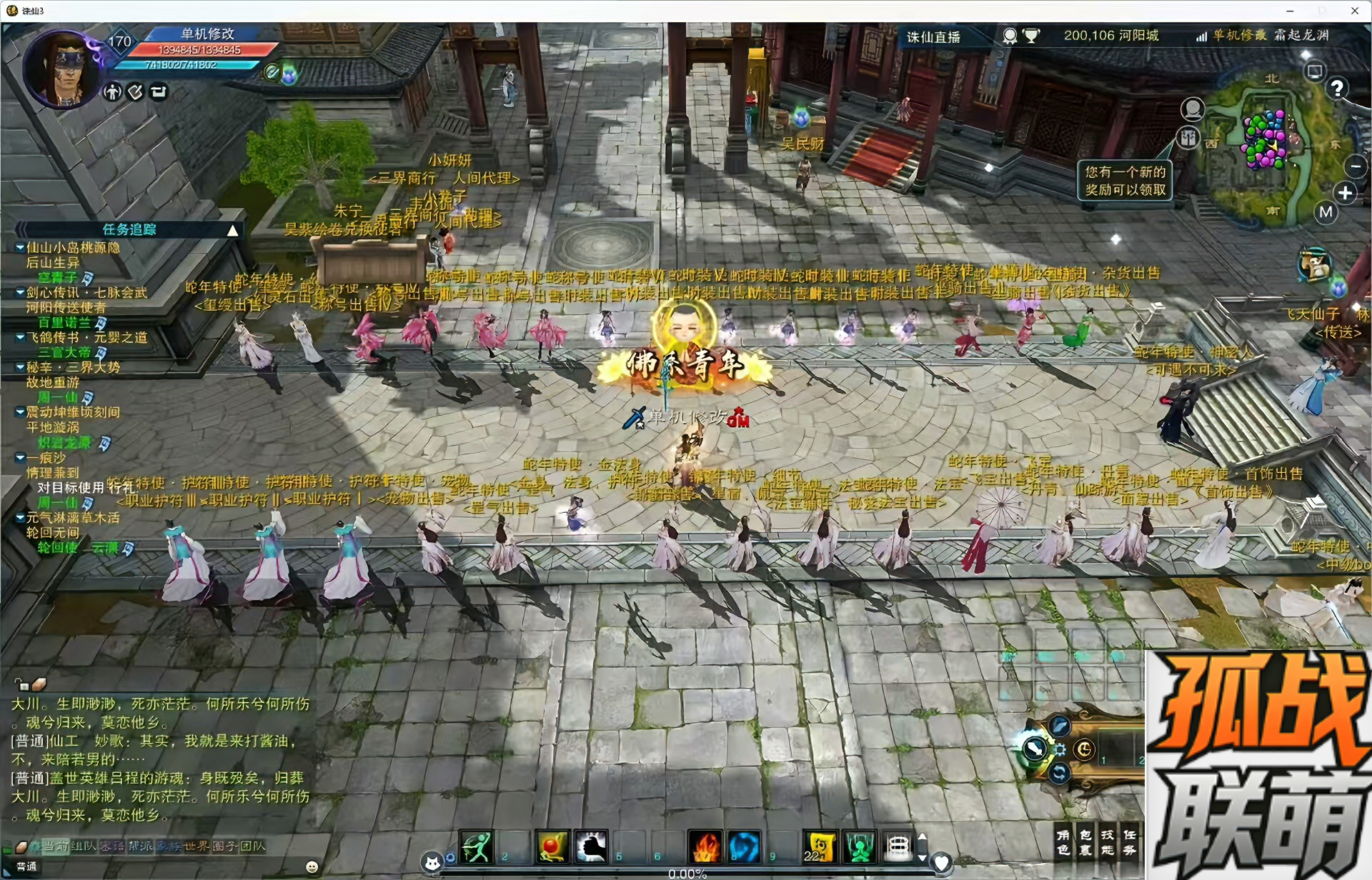
Task: Switch chat to the 世界 channel tab
Action: pyautogui.click(x=194, y=846)
